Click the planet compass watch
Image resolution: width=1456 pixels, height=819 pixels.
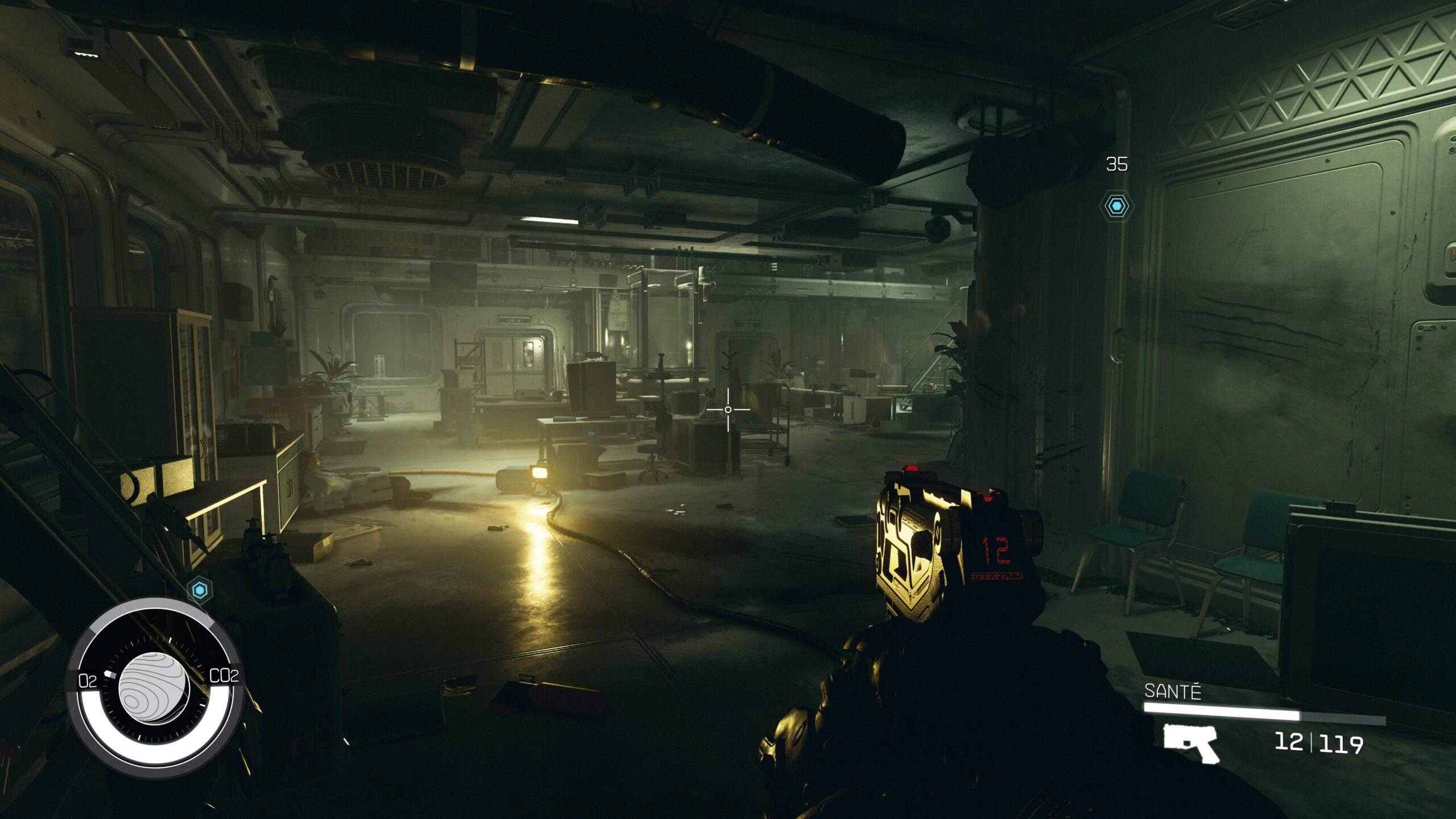tap(154, 688)
